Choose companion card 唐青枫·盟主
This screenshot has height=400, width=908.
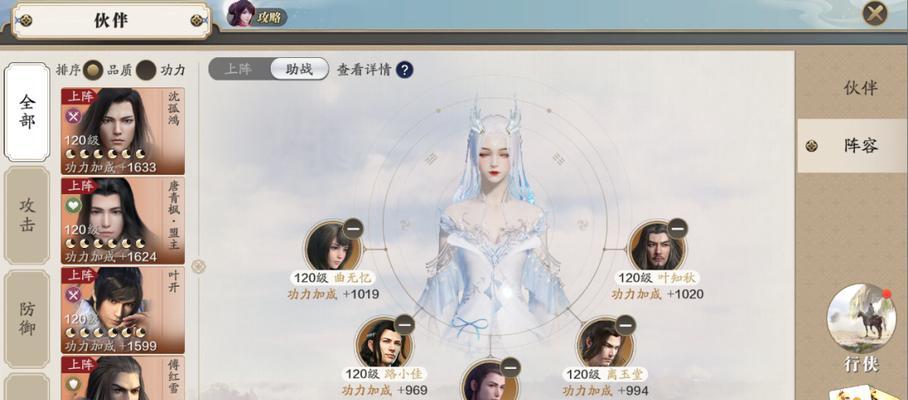point(122,221)
